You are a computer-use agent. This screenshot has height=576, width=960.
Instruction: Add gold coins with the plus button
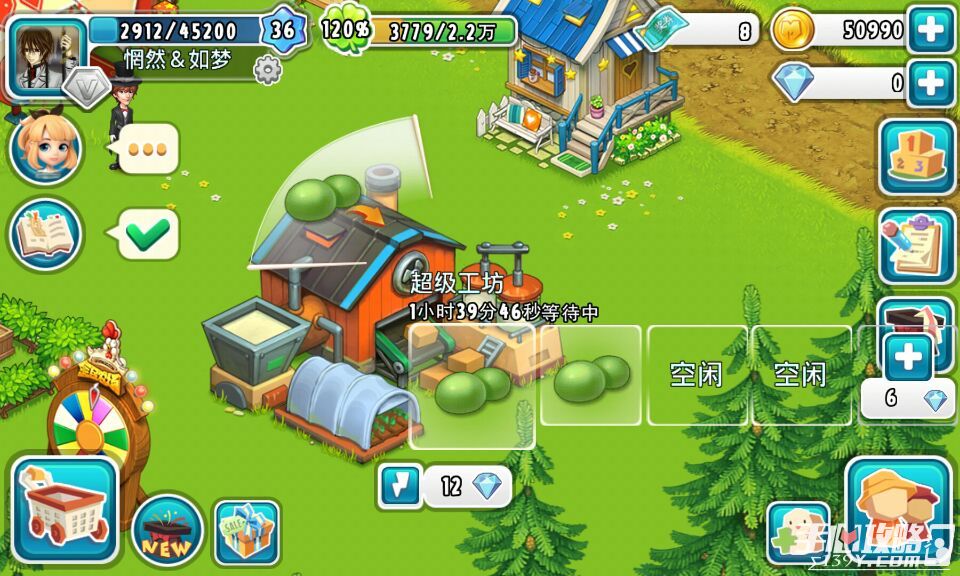coord(930,30)
